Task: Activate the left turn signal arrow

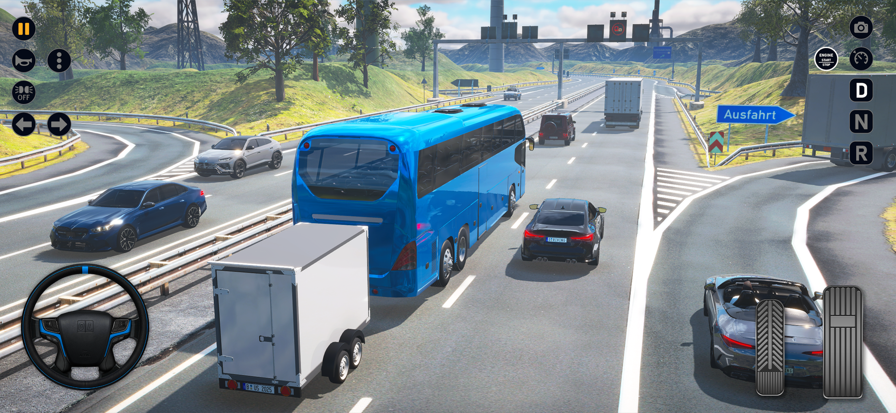Action: tap(23, 124)
